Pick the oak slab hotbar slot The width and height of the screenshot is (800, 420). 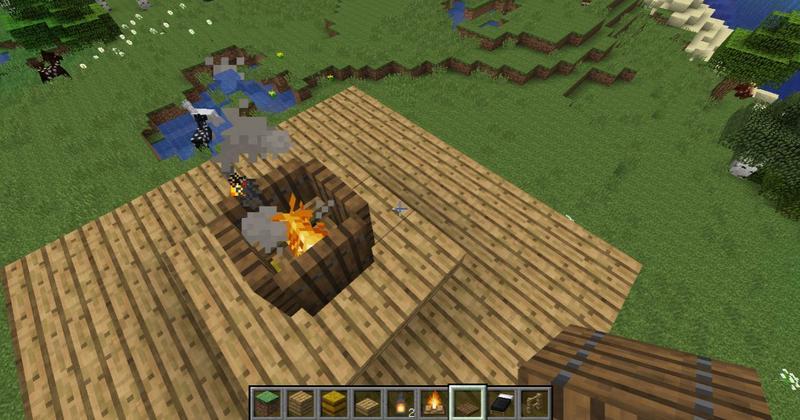(367, 403)
